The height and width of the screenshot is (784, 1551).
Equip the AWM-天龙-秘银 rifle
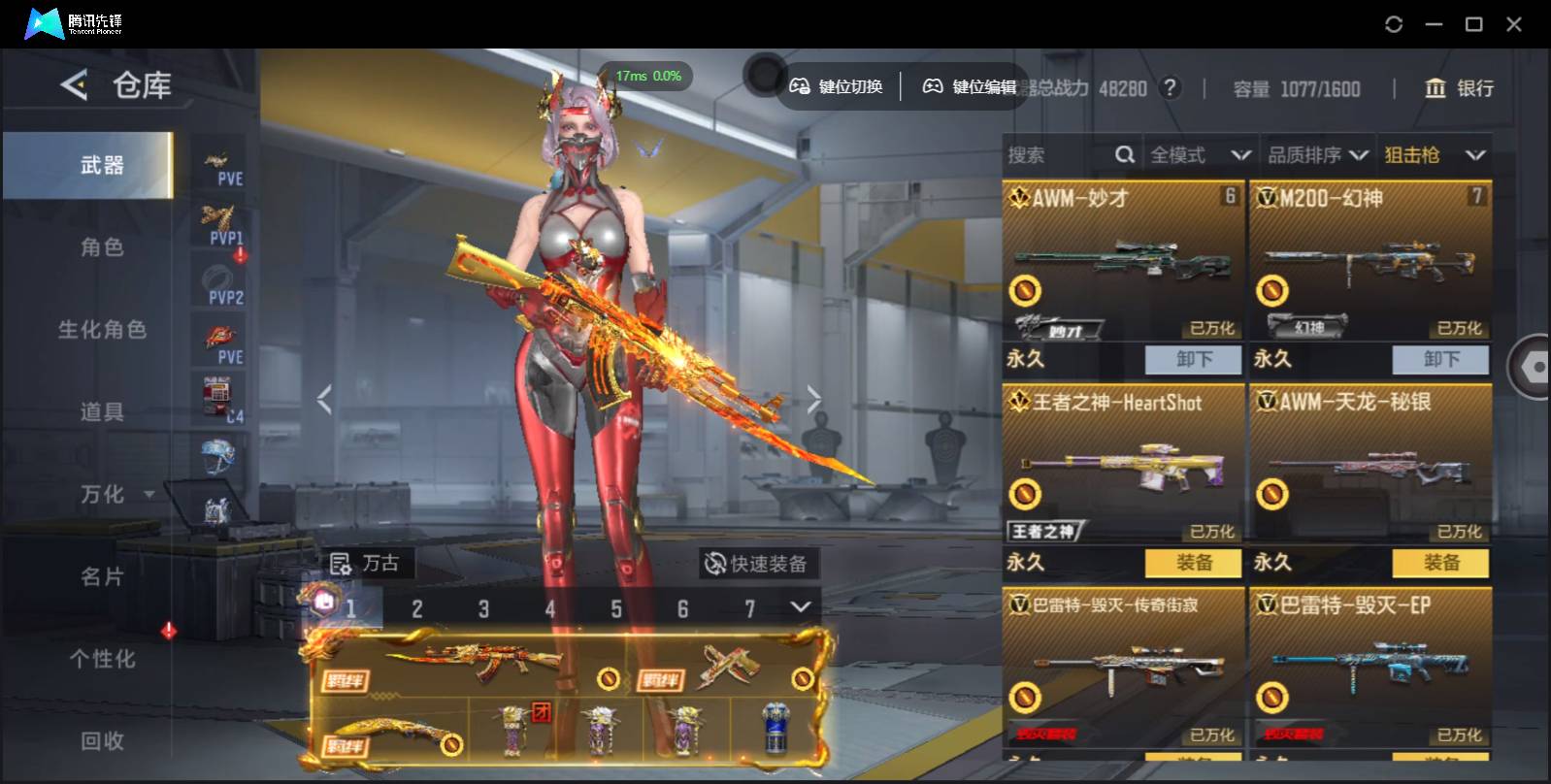point(1440,563)
